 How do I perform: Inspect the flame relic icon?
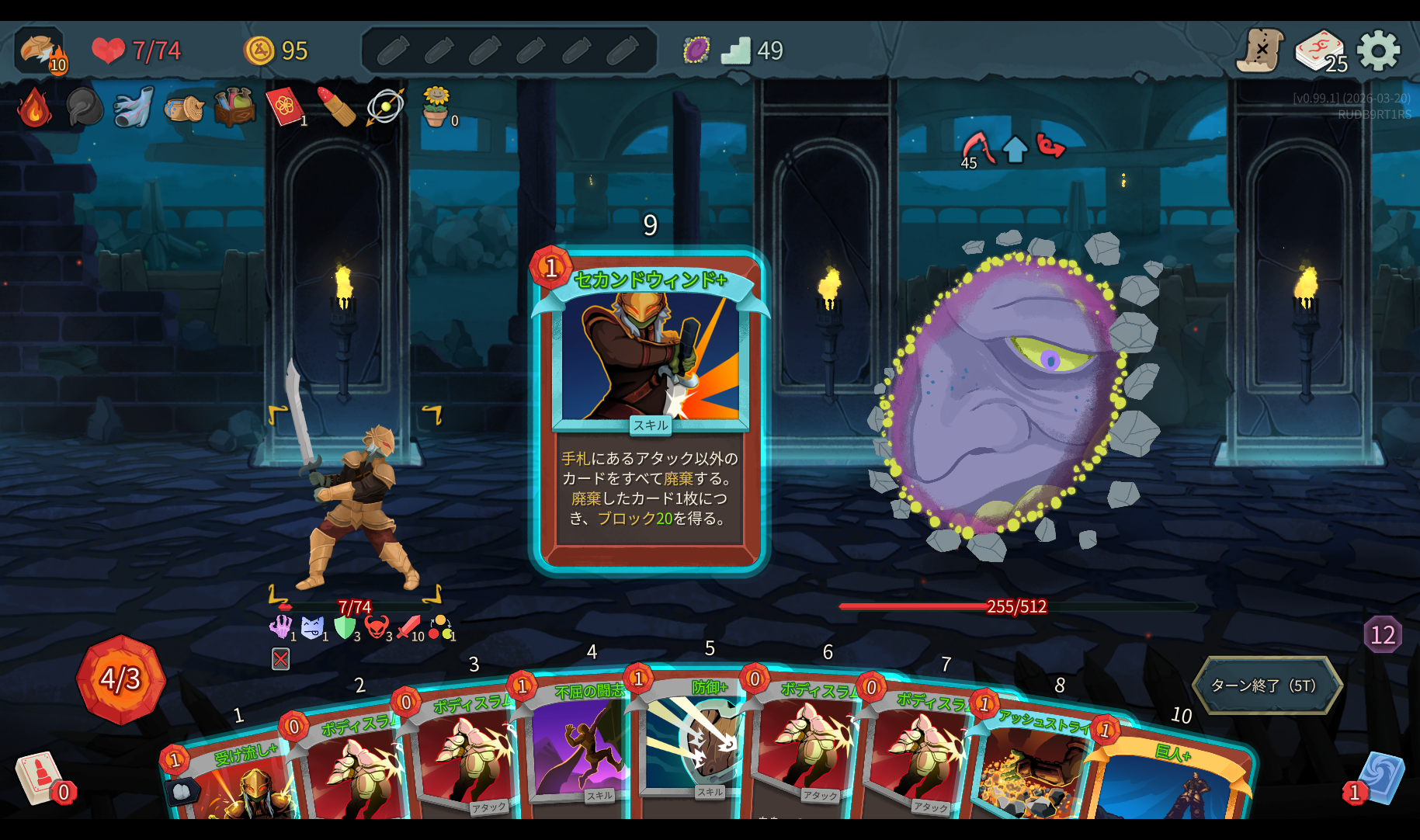click(x=34, y=108)
